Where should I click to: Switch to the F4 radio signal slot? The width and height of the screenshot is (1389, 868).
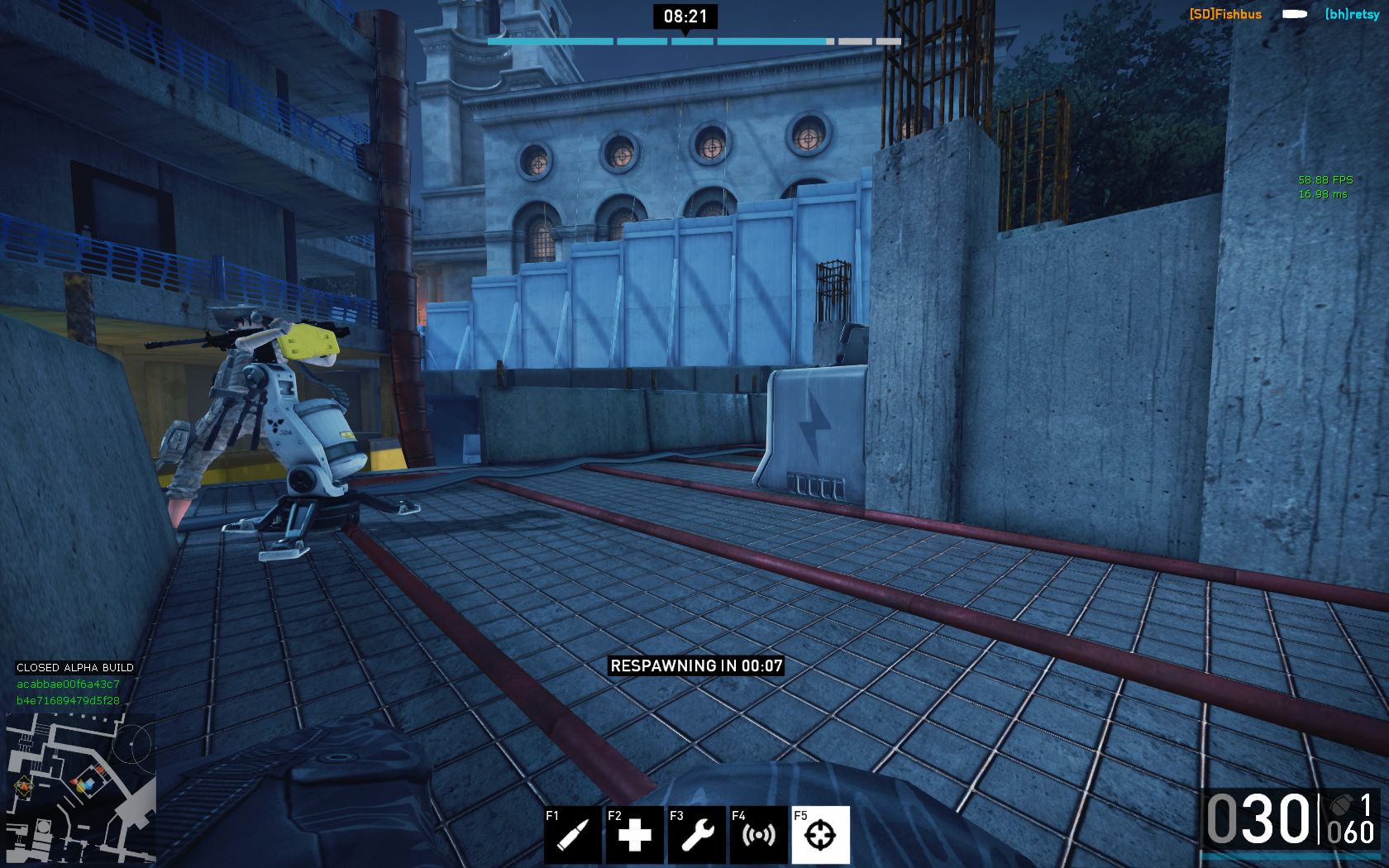coord(758,835)
